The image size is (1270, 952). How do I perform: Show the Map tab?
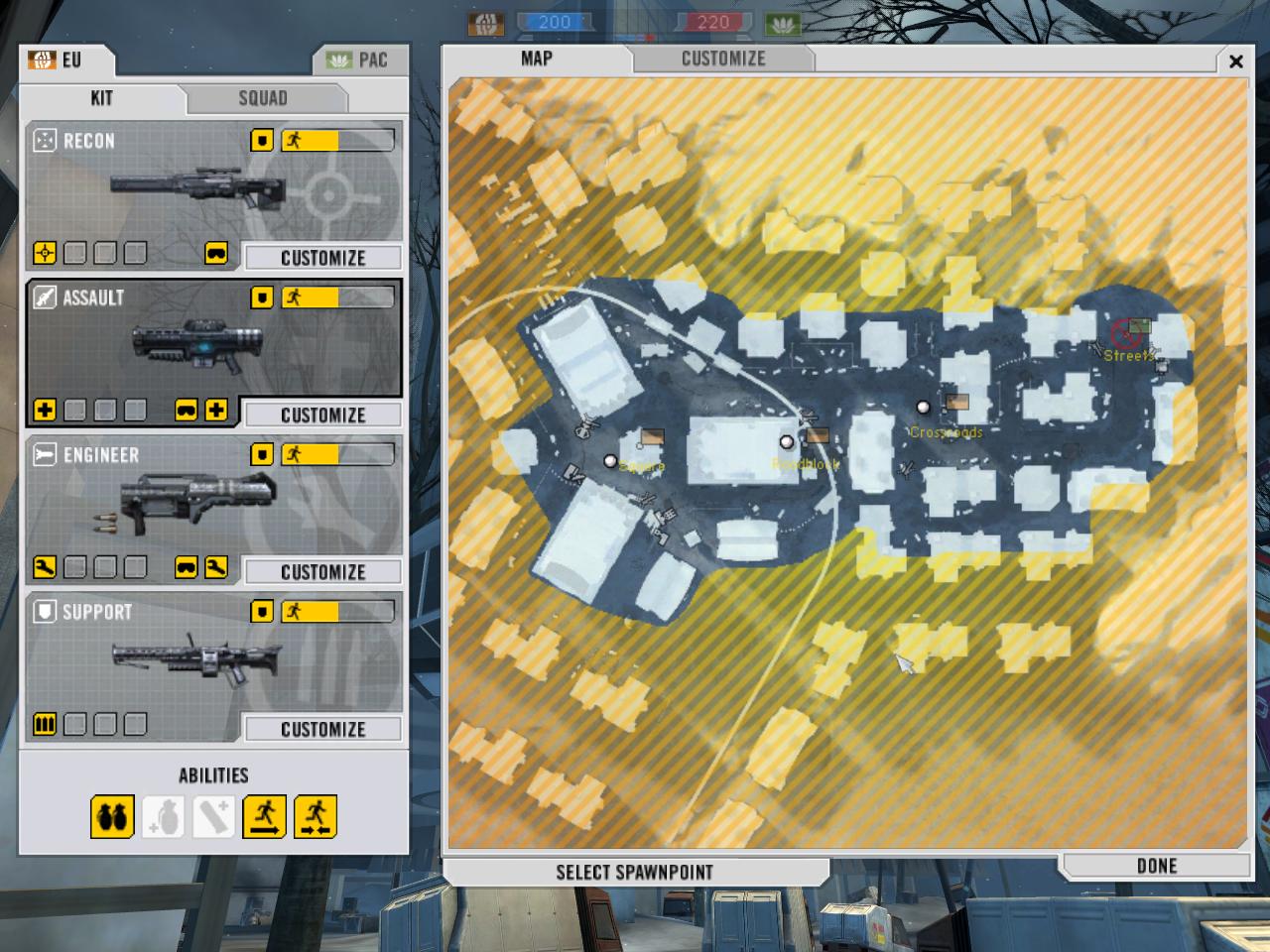[537, 59]
